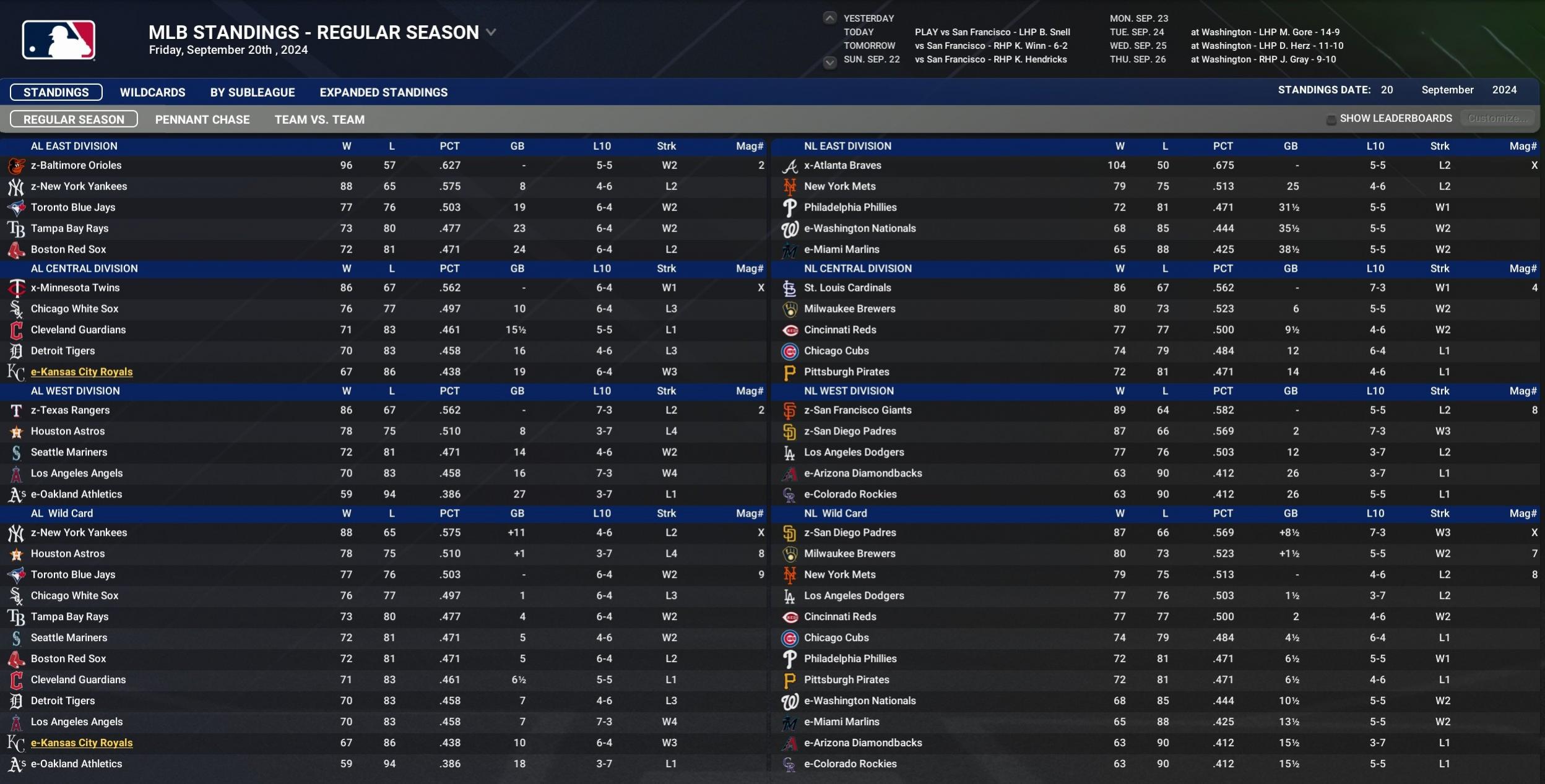The image size is (1545, 784).
Task: Select the Chicago White Sox logo
Action: [17, 308]
